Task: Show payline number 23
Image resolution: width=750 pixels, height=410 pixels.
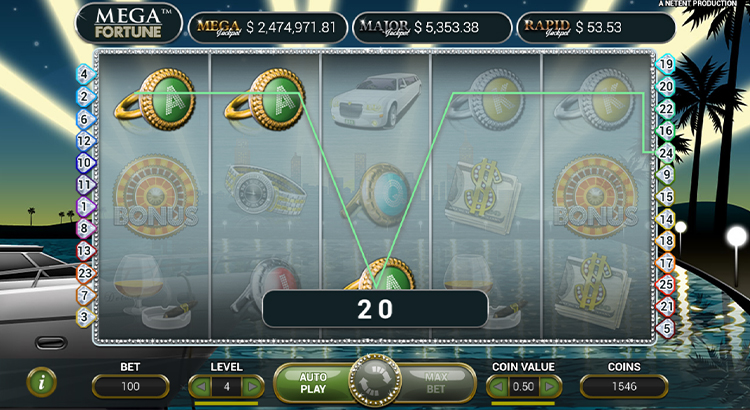Action: tap(83, 272)
